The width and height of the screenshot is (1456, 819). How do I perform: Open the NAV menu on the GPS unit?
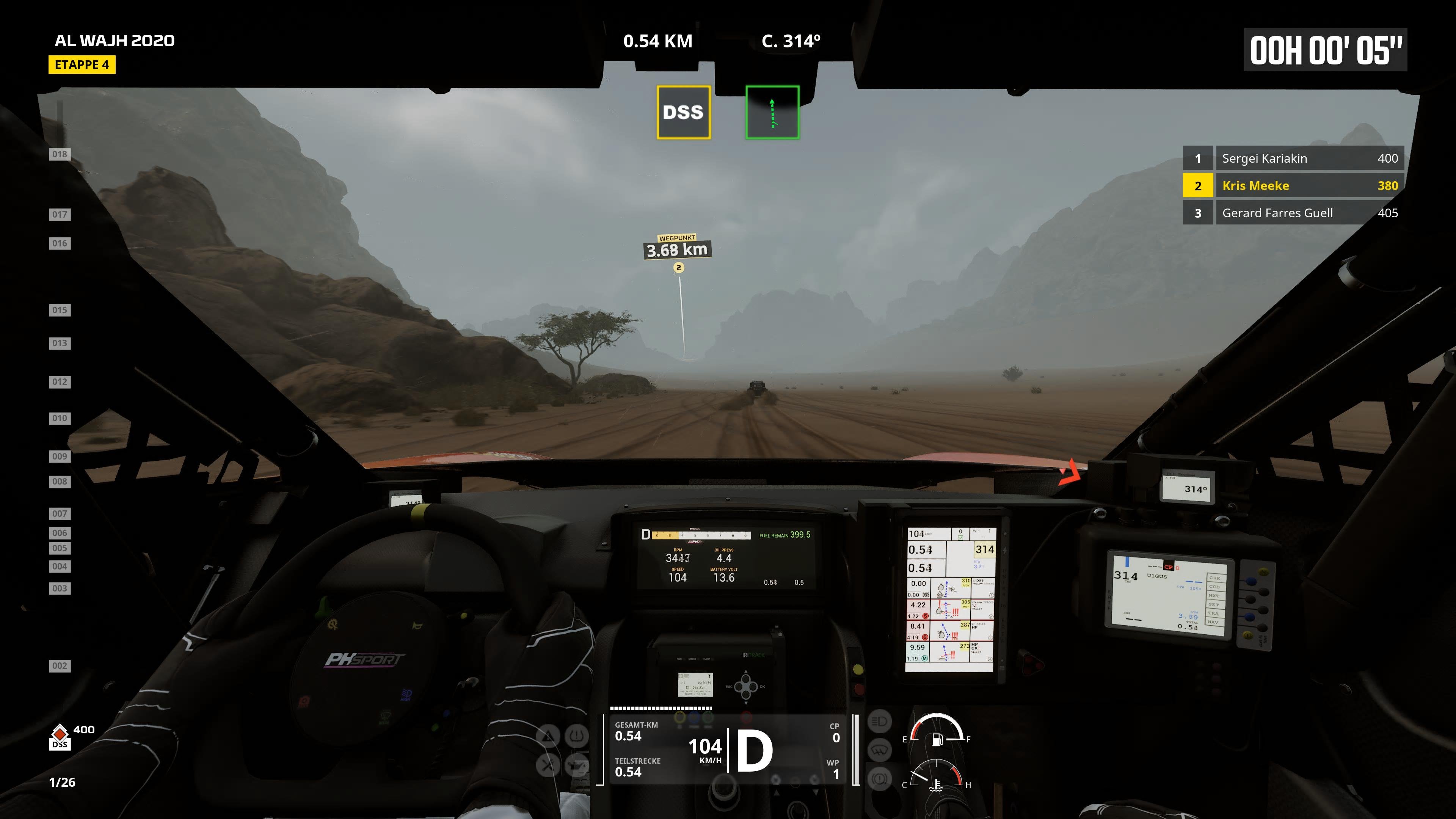1213,622
